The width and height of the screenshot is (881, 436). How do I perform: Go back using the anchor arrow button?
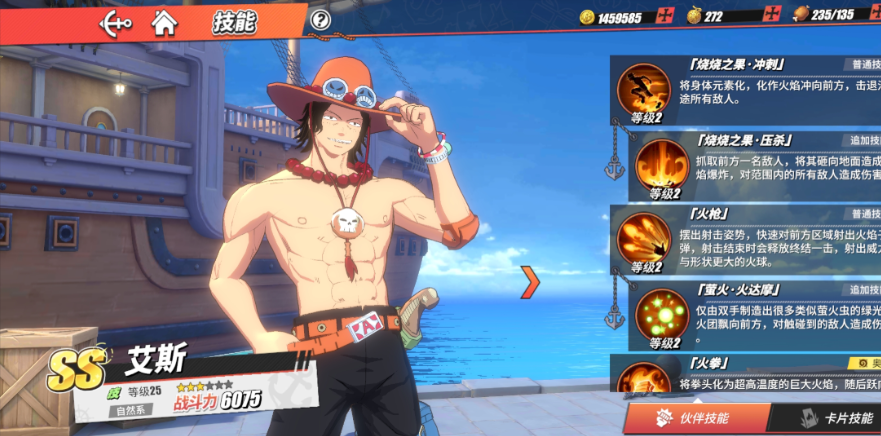pyautogui.click(x=116, y=21)
